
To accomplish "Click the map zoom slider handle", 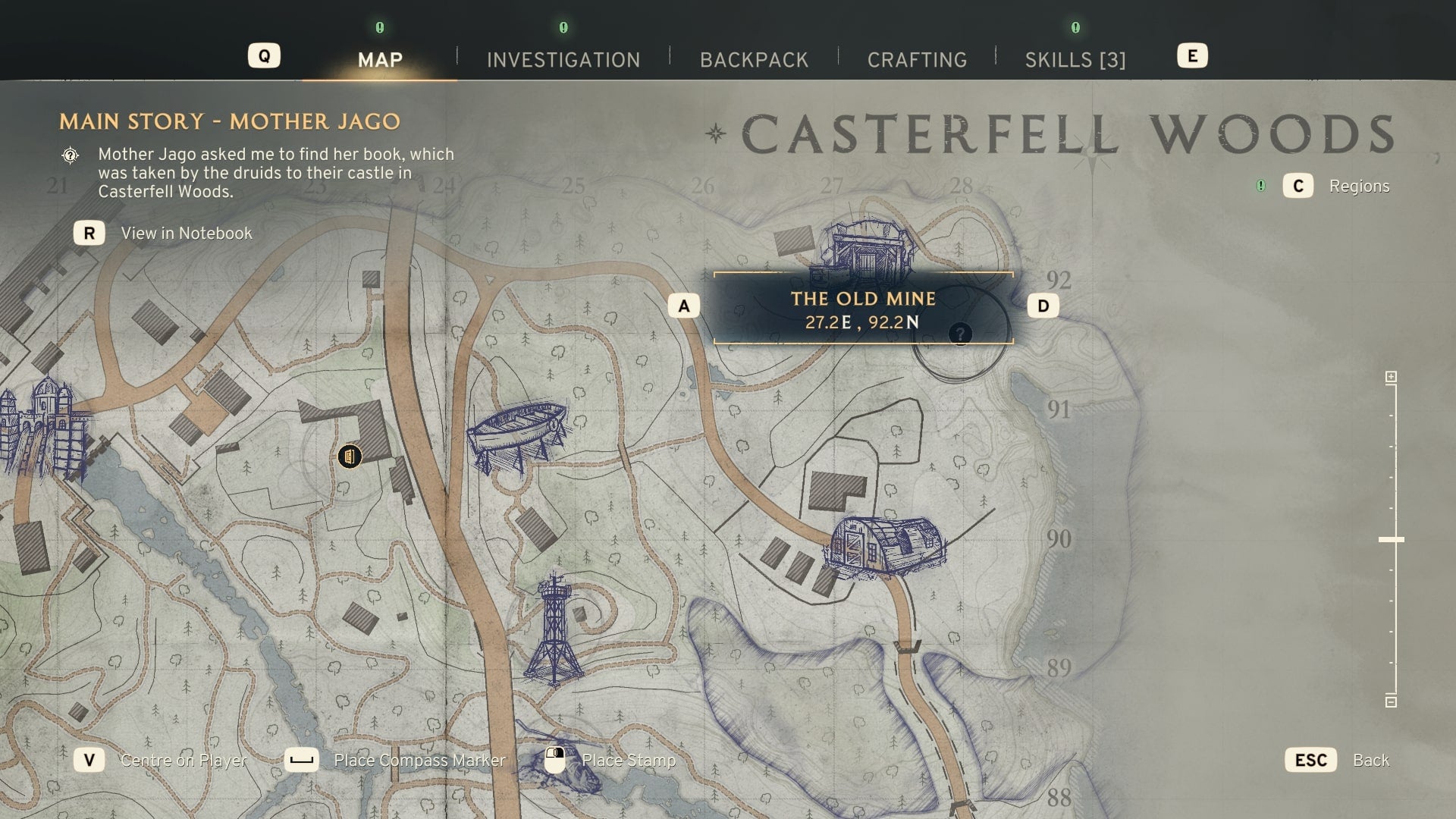I will (x=1391, y=539).
